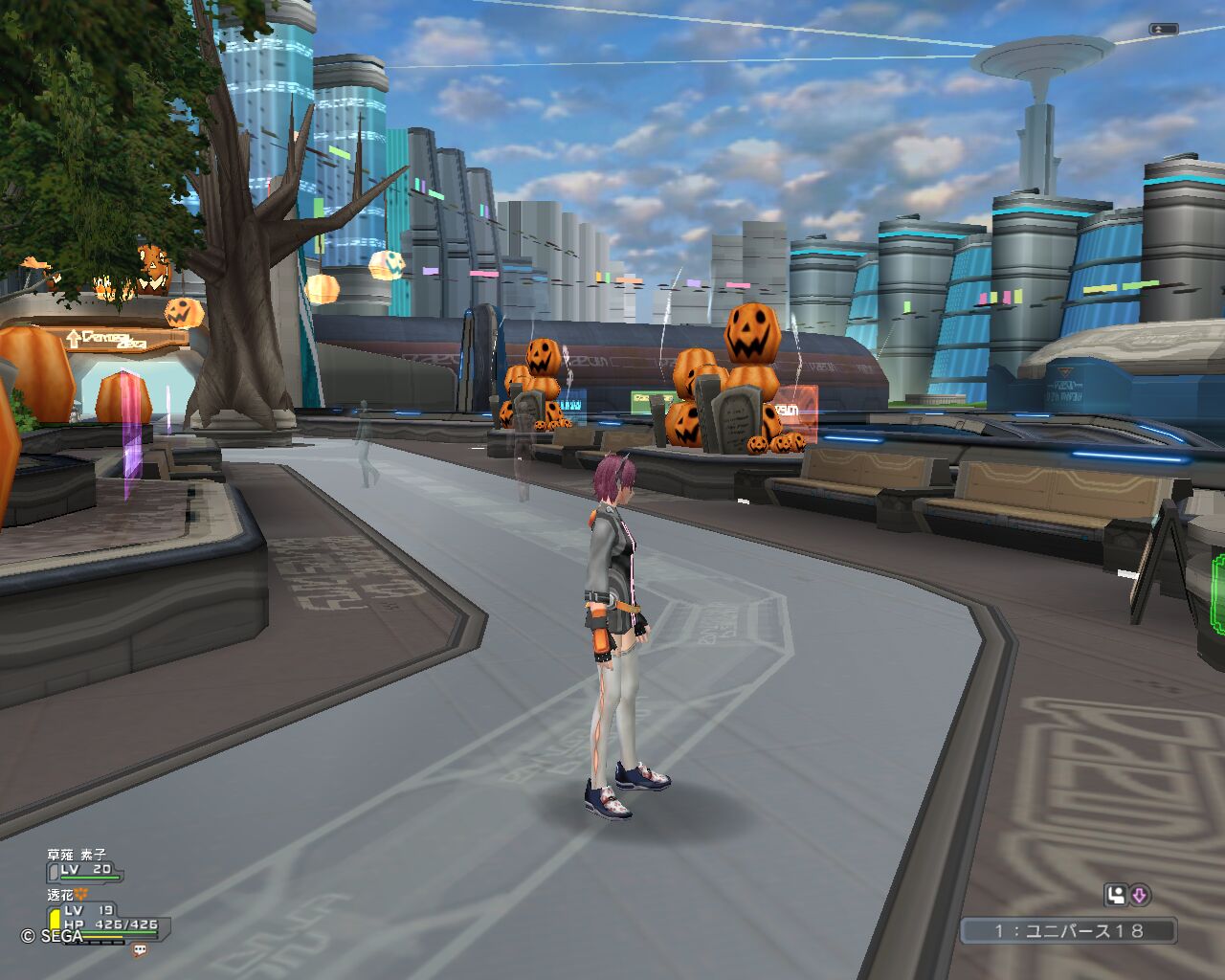
Task: Open the chat speech bubble icon
Action: pos(140,950)
